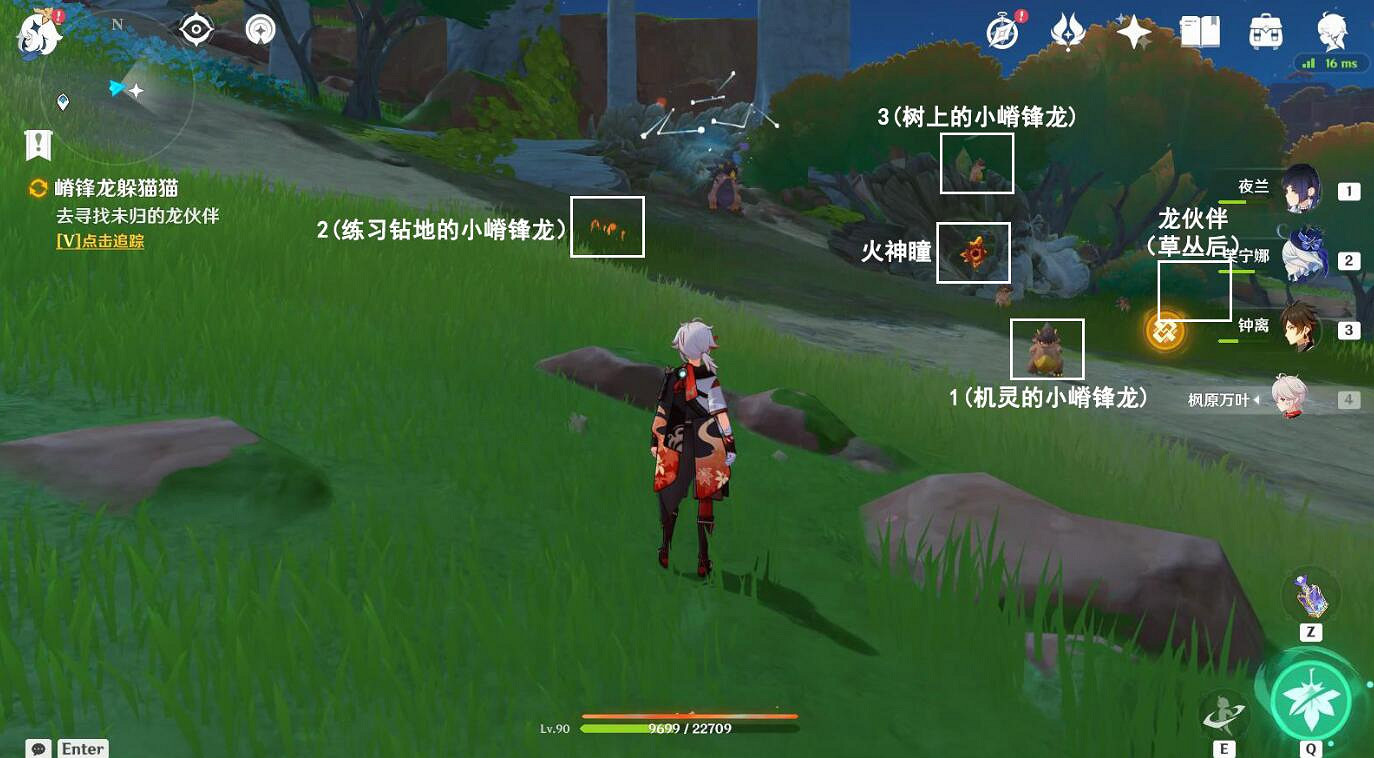Select the quest exclamation banner icon
The image size is (1374, 758).
(x=37, y=144)
